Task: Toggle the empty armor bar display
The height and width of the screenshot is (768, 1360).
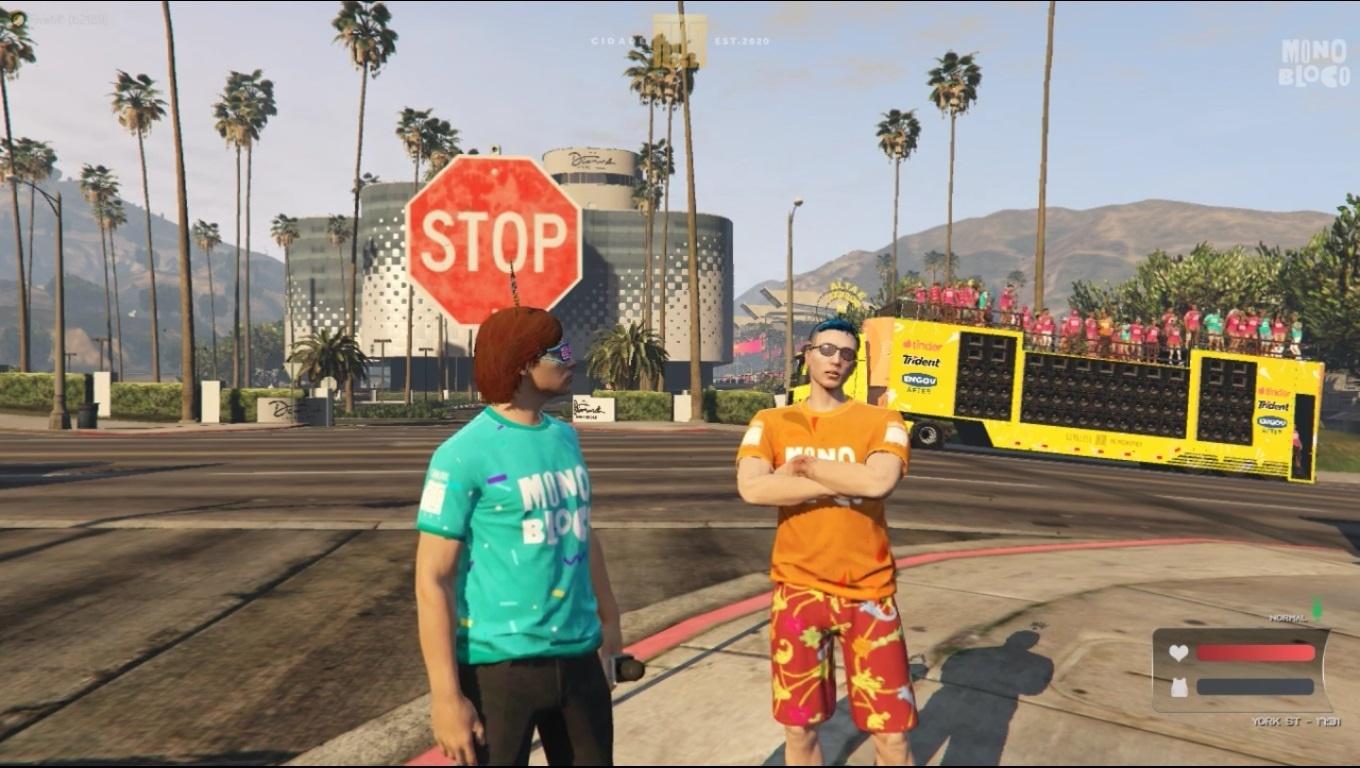Action: 1255,687
